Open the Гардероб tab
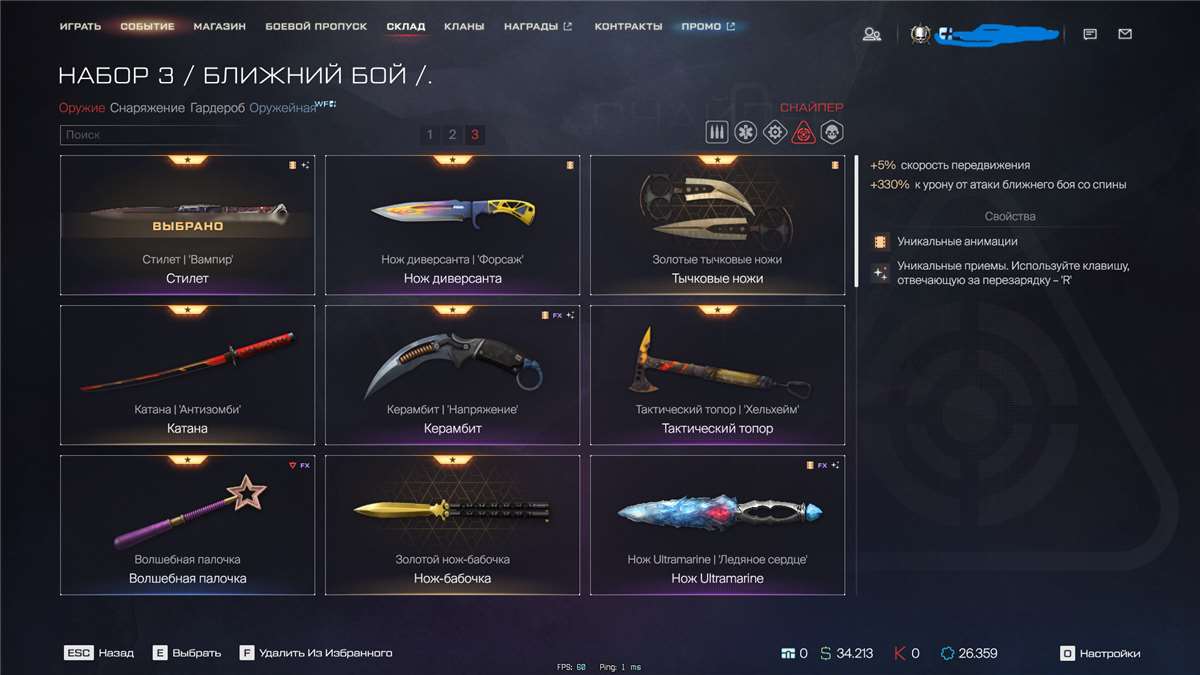This screenshot has height=675, width=1200. [x=217, y=108]
